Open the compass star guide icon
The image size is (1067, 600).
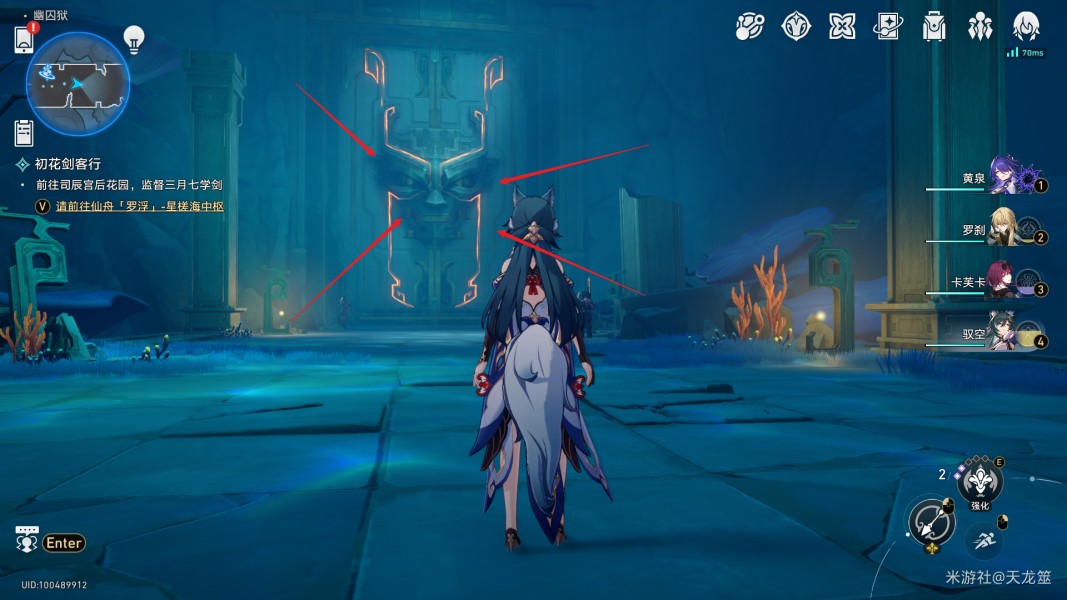[x=796, y=27]
